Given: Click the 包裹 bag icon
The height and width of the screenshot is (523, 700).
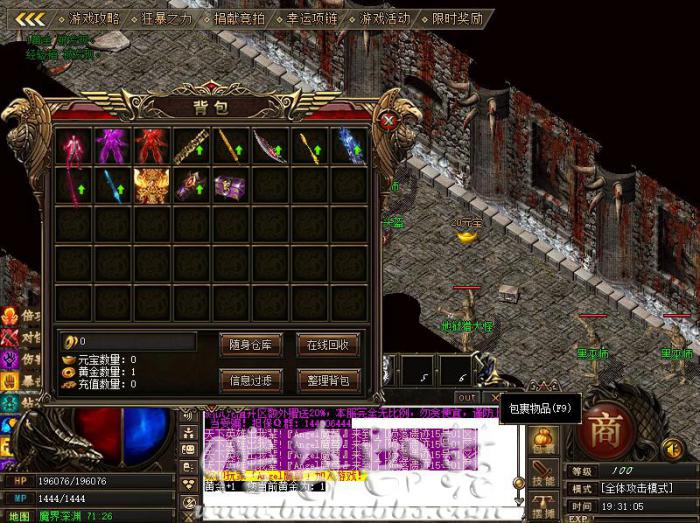Looking at the screenshot, I should (543, 440).
